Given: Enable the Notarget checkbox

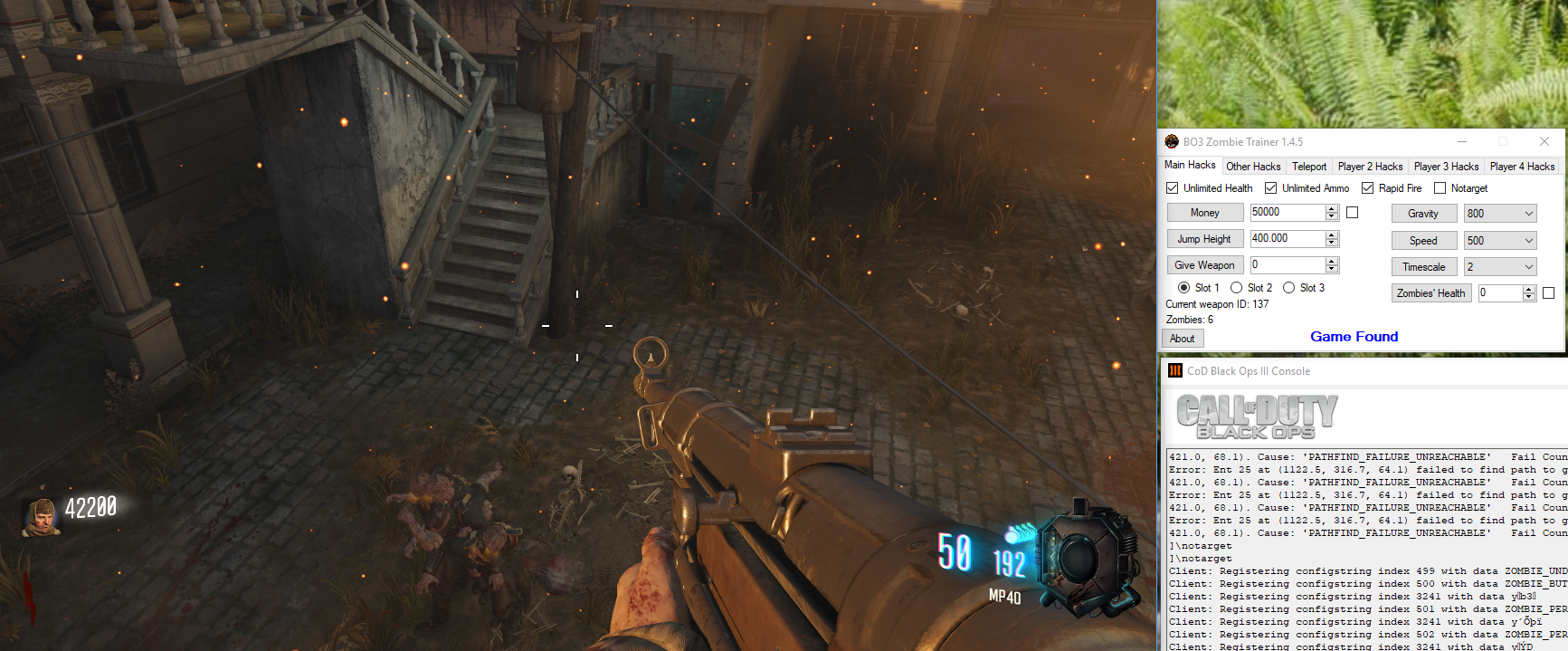Looking at the screenshot, I should (1440, 188).
